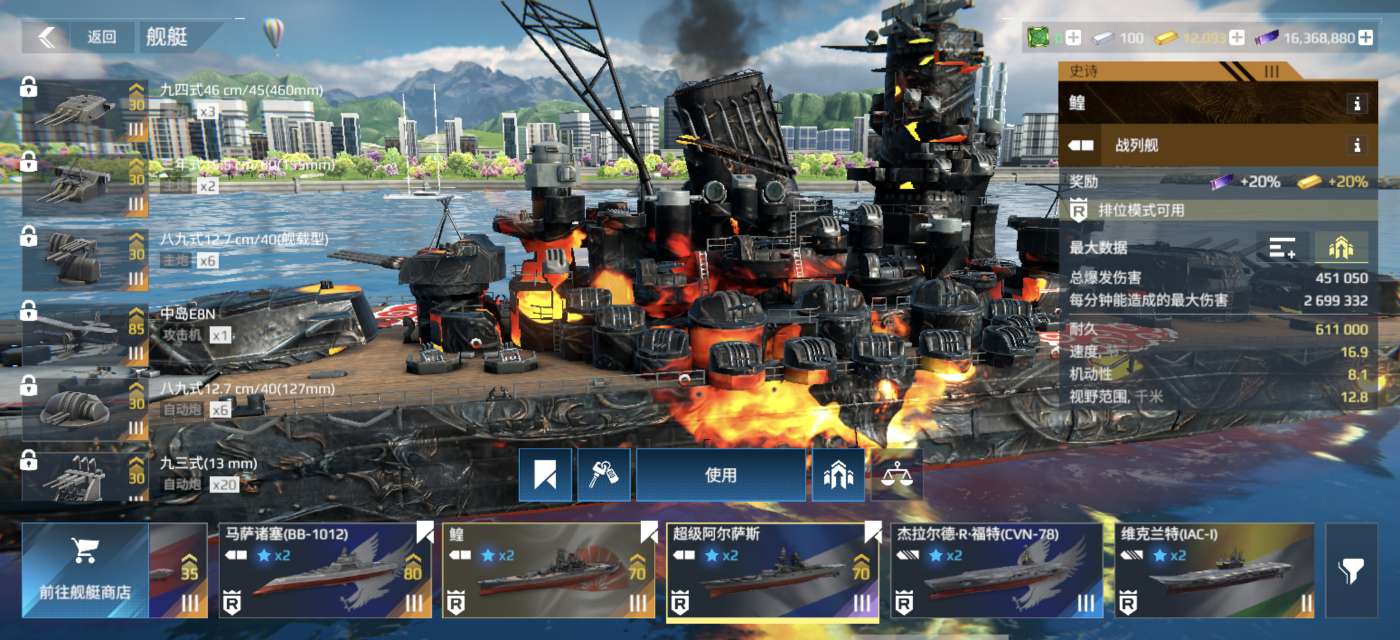Open the keys icon button
1400x640 pixels.
coord(604,475)
